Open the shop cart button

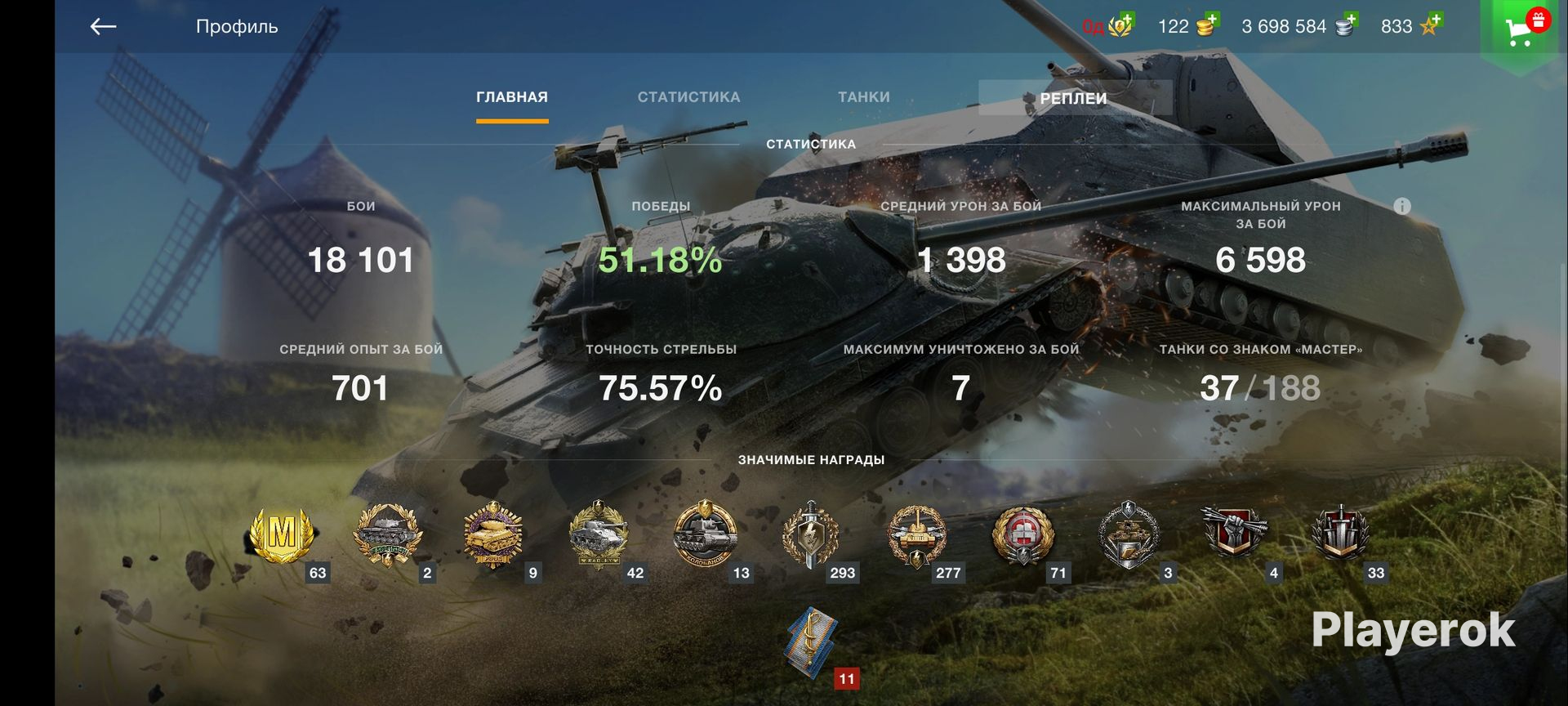(1520, 30)
